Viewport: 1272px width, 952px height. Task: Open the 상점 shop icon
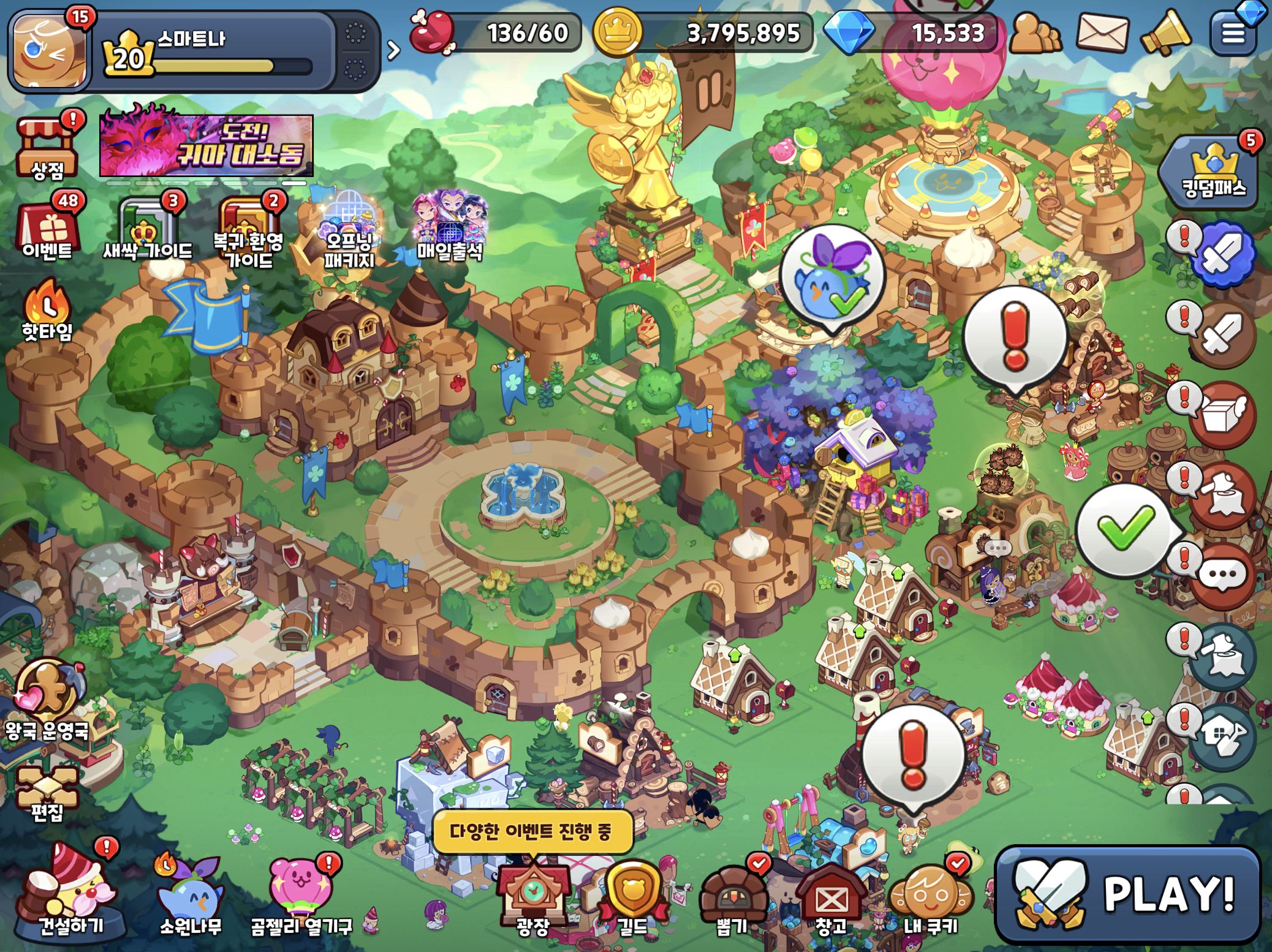47,147
